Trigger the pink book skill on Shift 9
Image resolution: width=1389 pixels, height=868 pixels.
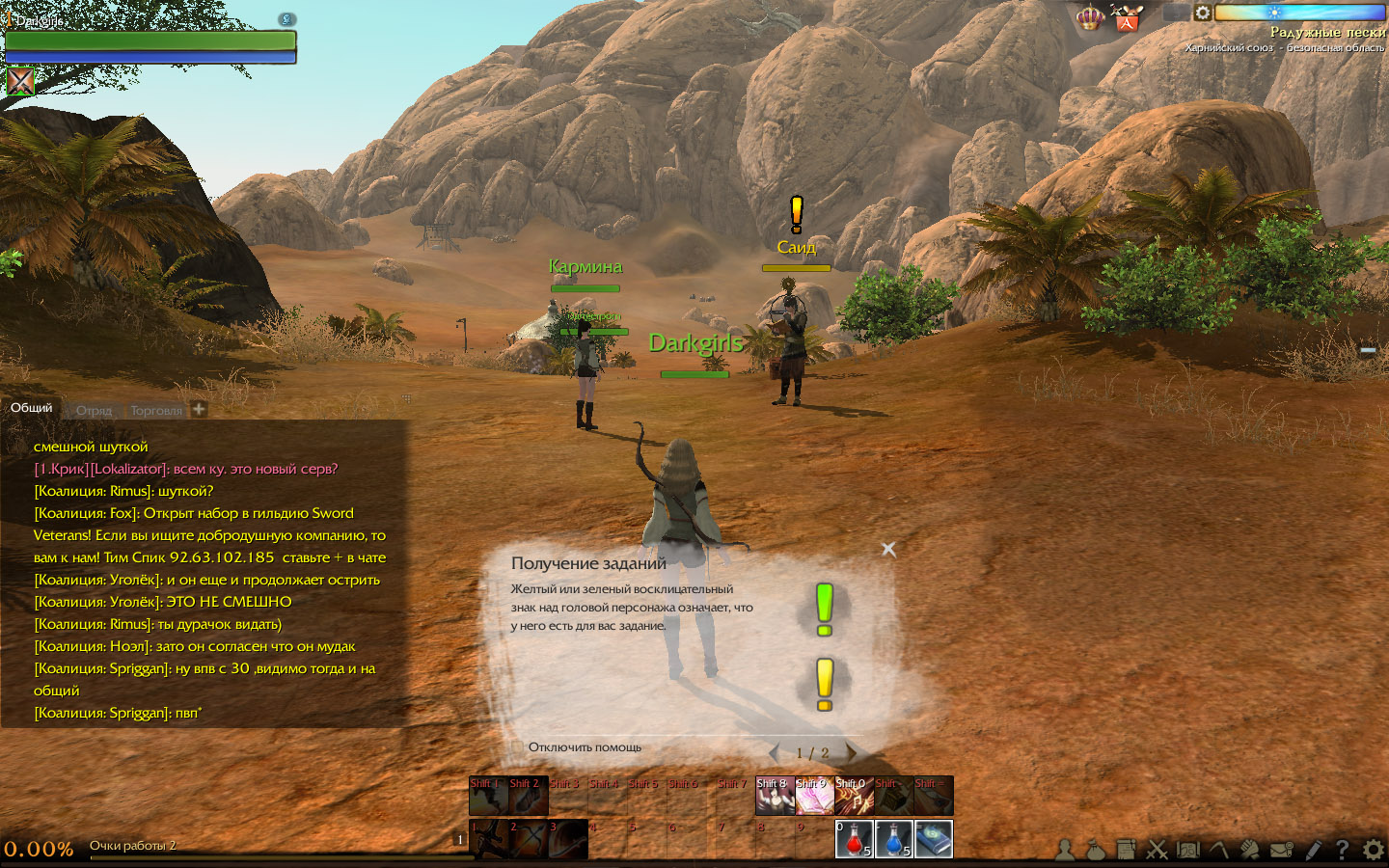[x=813, y=796]
